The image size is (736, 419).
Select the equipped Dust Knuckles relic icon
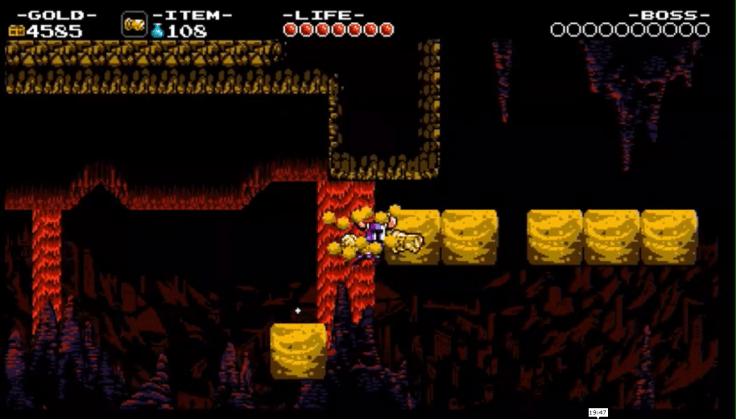coord(134,24)
